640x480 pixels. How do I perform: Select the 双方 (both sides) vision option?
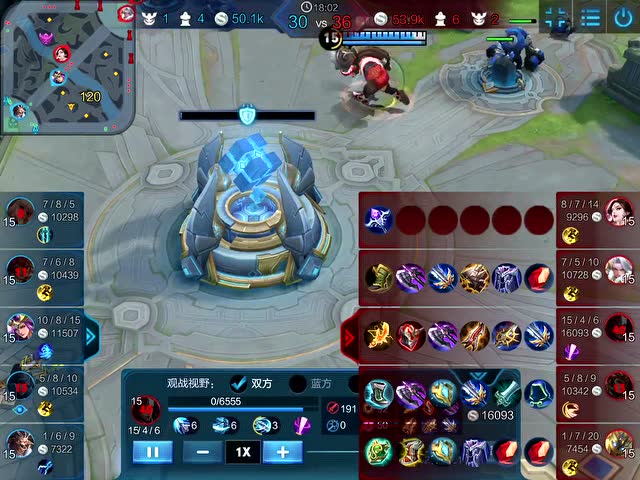239,383
